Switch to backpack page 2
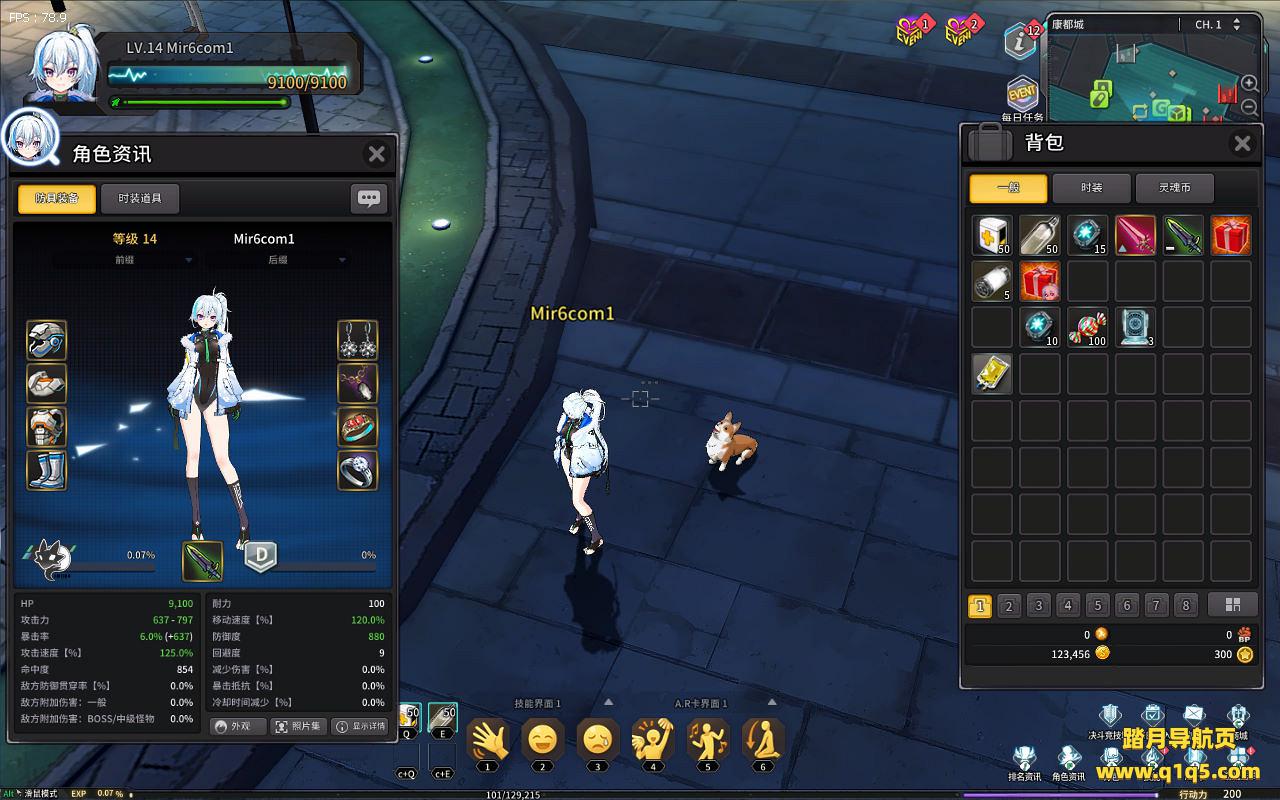1280x800 pixels. (1009, 606)
